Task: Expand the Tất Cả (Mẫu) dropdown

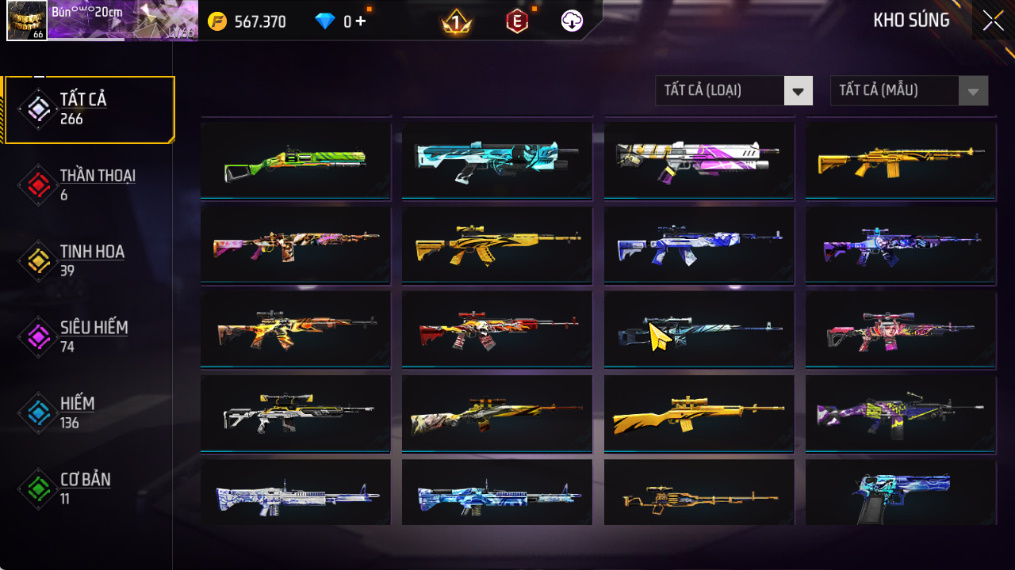Action: pyautogui.click(x=908, y=91)
